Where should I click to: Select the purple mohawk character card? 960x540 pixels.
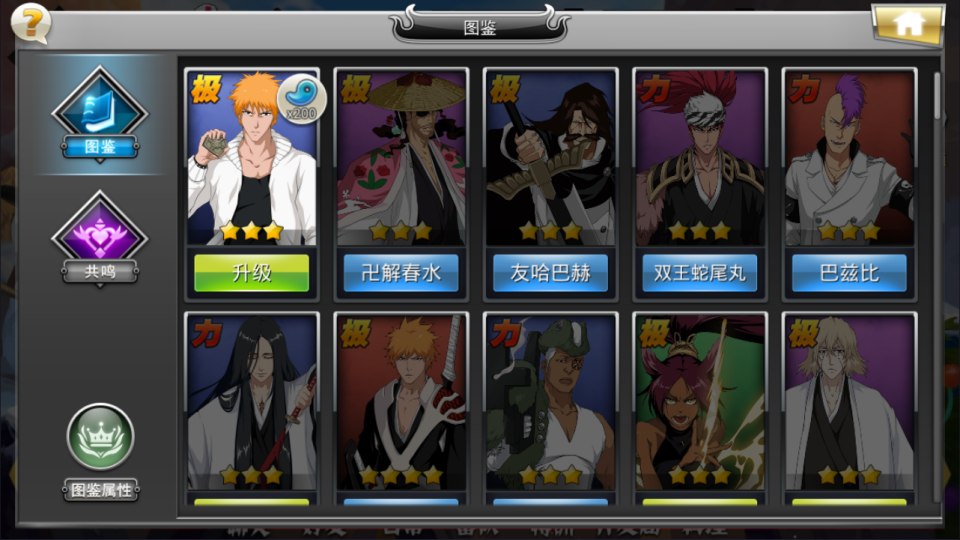click(x=849, y=158)
